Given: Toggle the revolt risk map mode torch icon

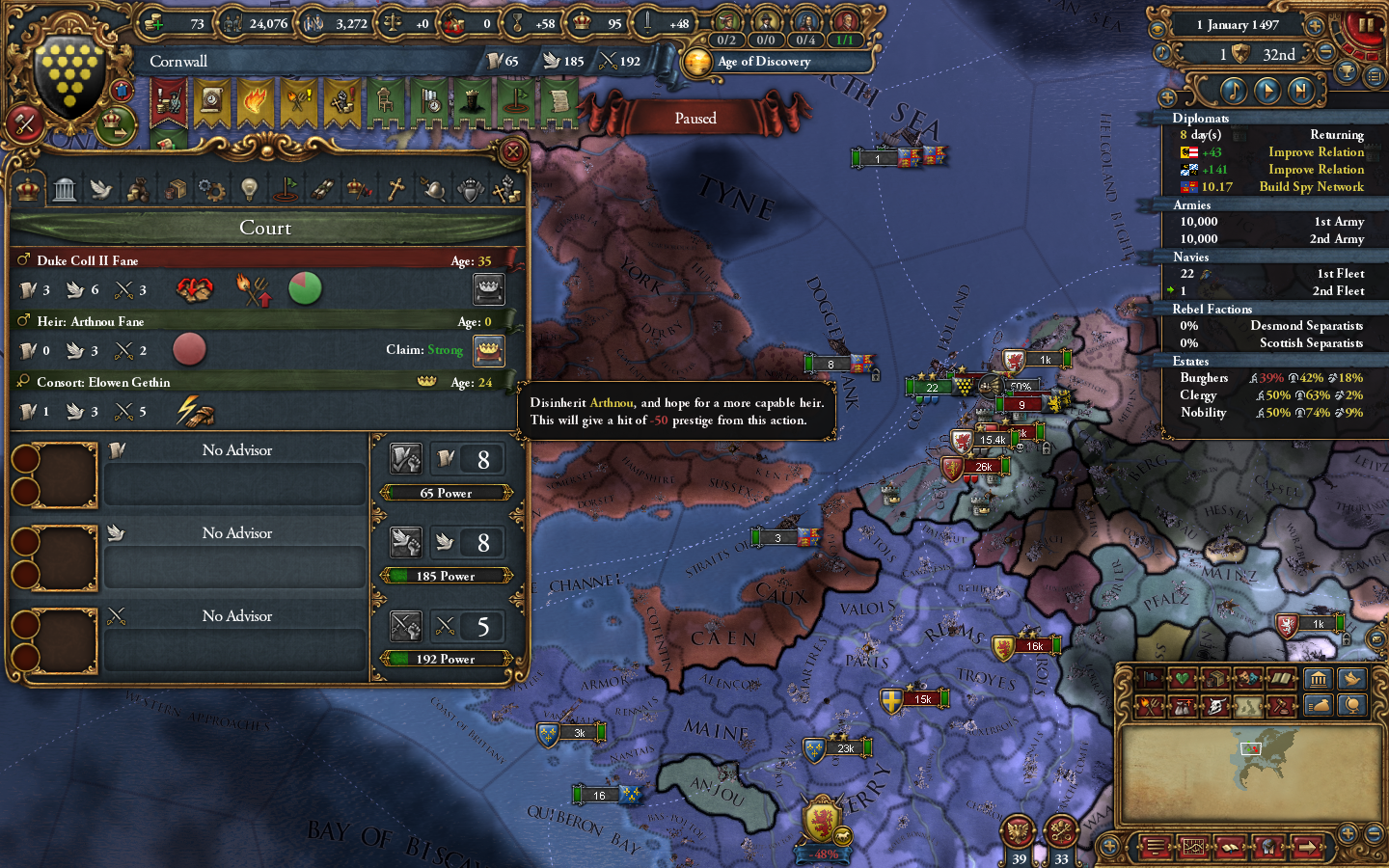Looking at the screenshot, I should coord(1149,706).
